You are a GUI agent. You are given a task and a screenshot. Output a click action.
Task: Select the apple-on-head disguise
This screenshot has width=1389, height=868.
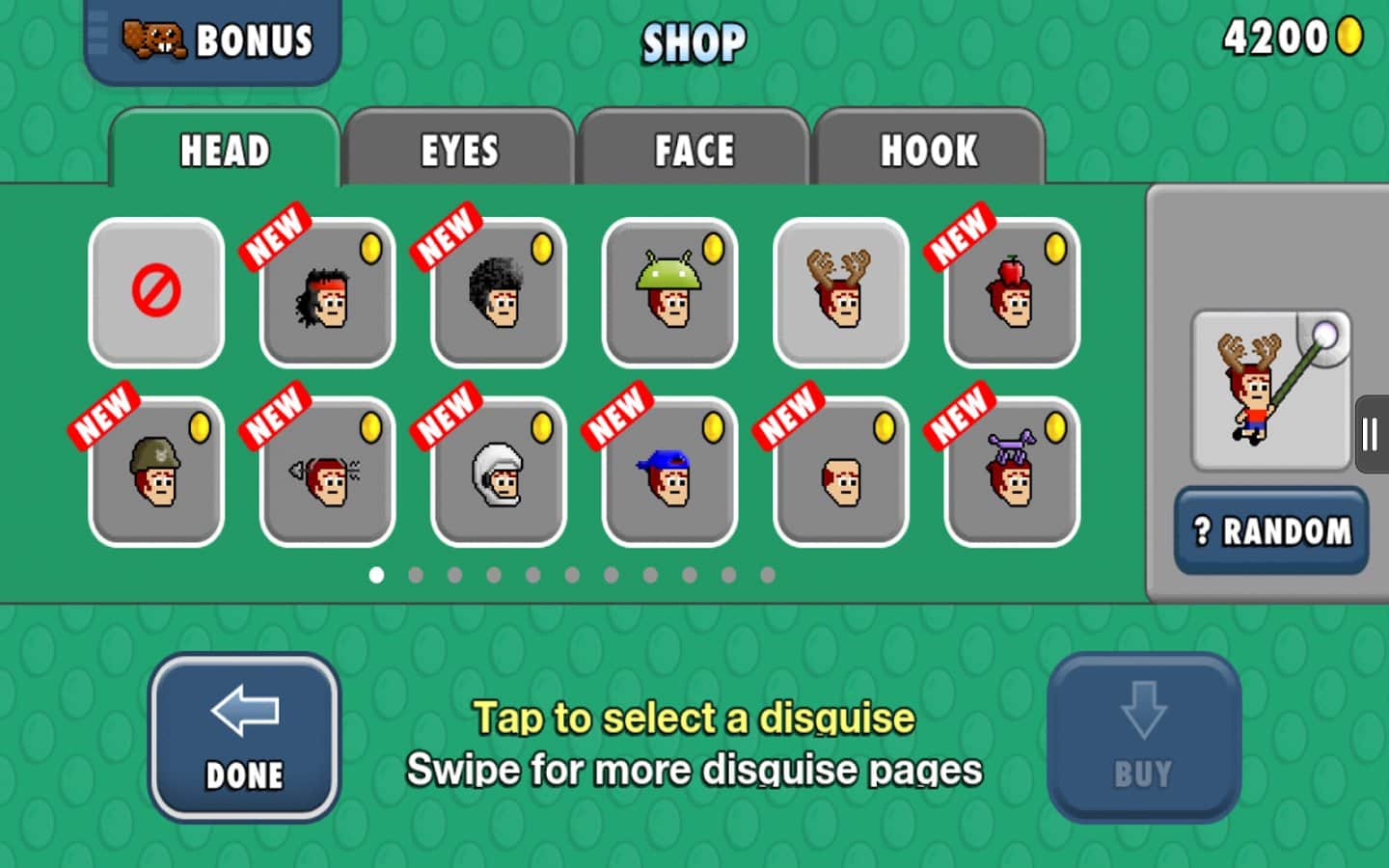[x=1012, y=292]
